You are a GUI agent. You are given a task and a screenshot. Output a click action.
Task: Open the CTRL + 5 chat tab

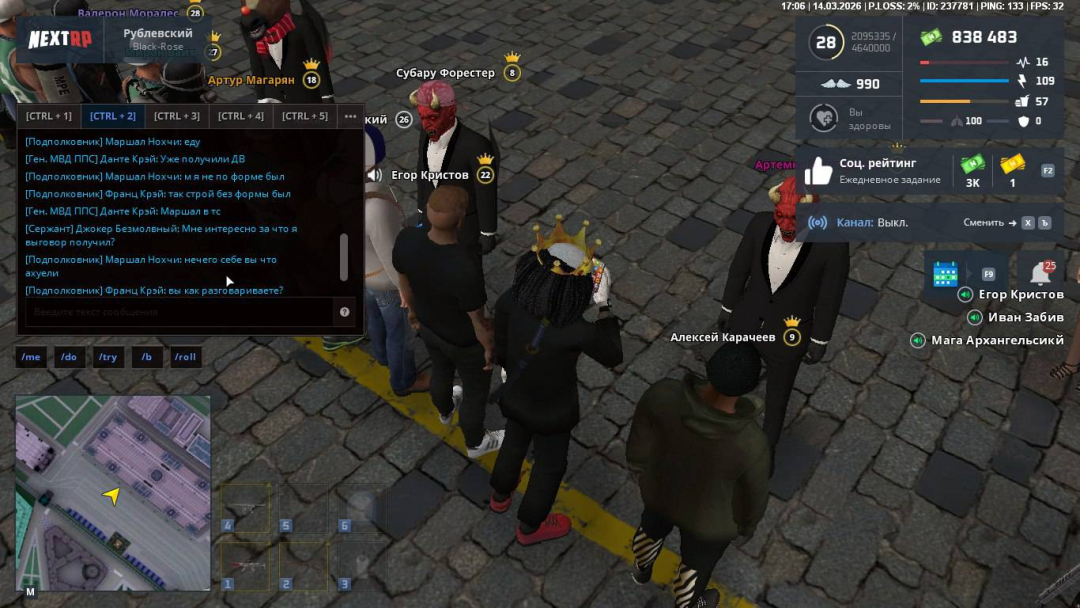[x=305, y=116]
